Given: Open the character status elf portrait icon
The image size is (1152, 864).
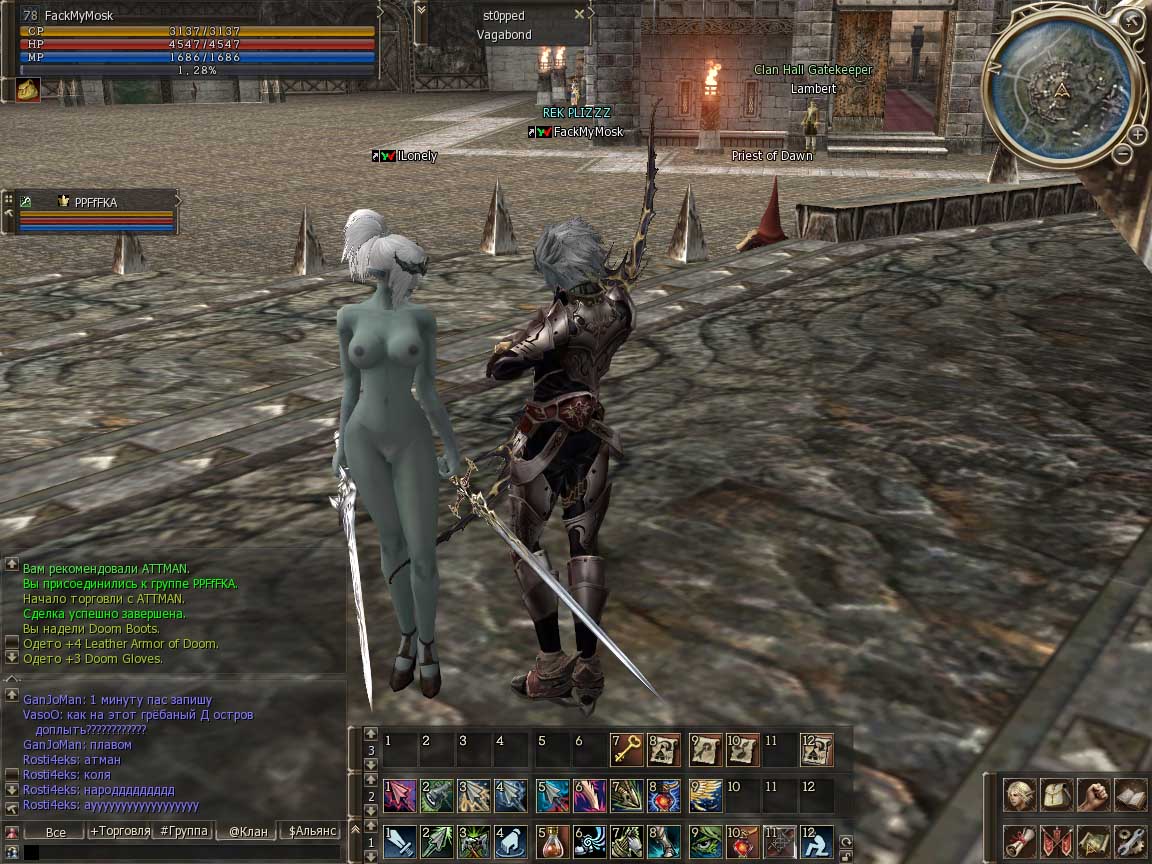Looking at the screenshot, I should [1019, 796].
